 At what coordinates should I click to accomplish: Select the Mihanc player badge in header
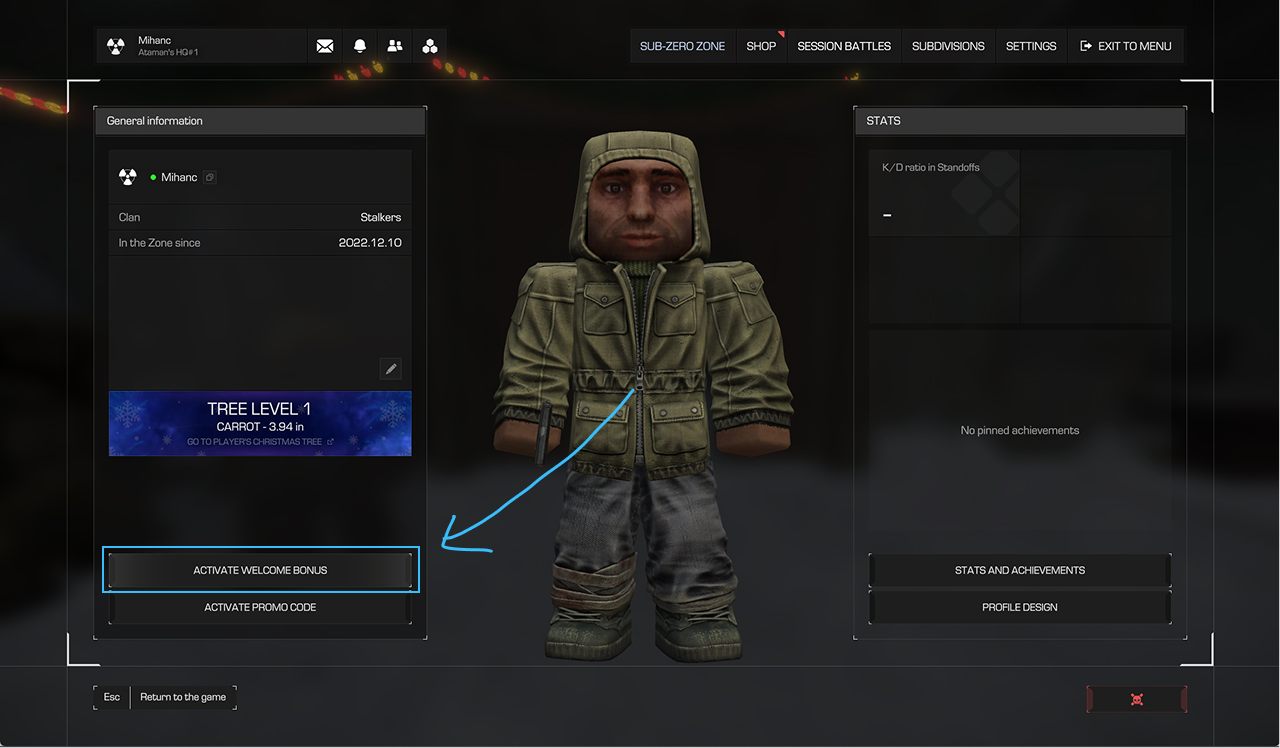pyautogui.click(x=200, y=46)
